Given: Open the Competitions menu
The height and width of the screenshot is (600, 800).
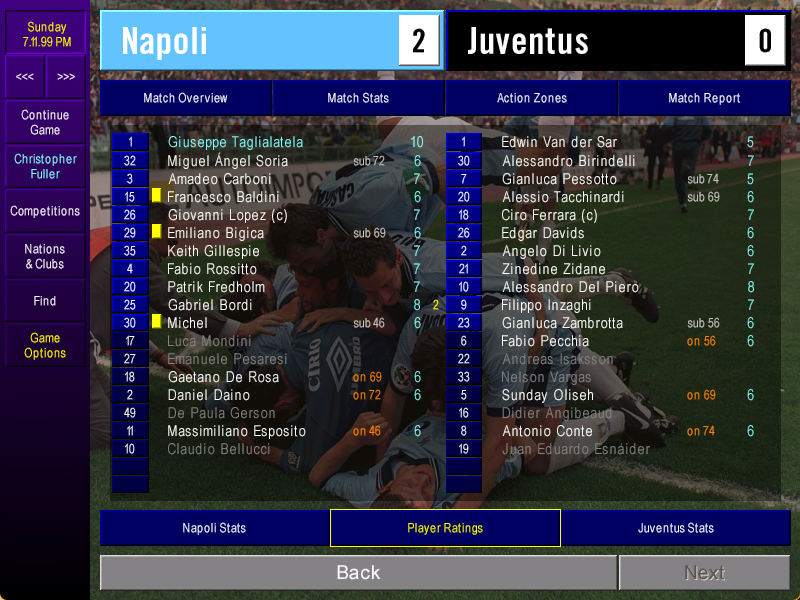Looking at the screenshot, I should tap(45, 211).
